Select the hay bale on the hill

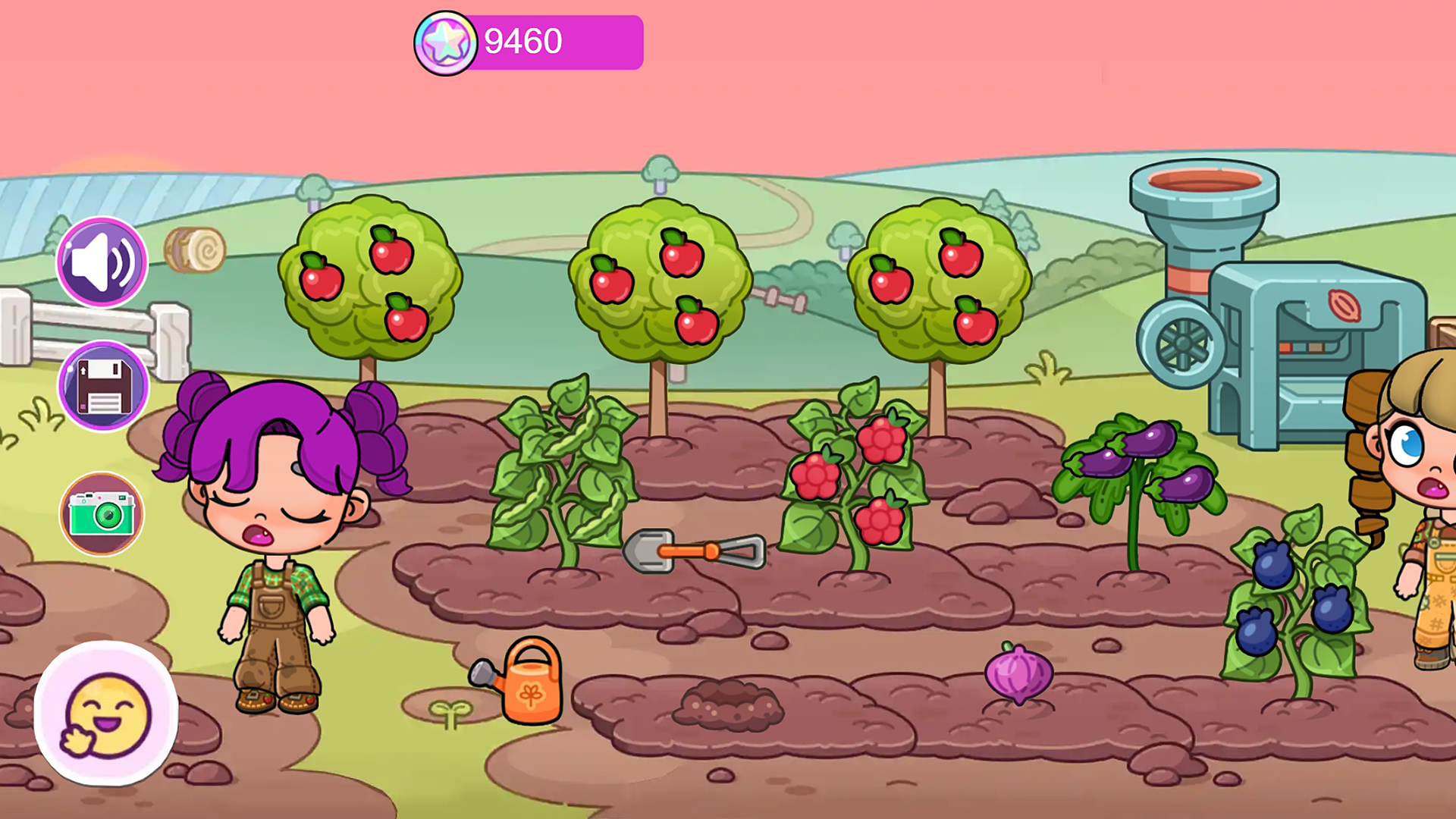pos(196,249)
